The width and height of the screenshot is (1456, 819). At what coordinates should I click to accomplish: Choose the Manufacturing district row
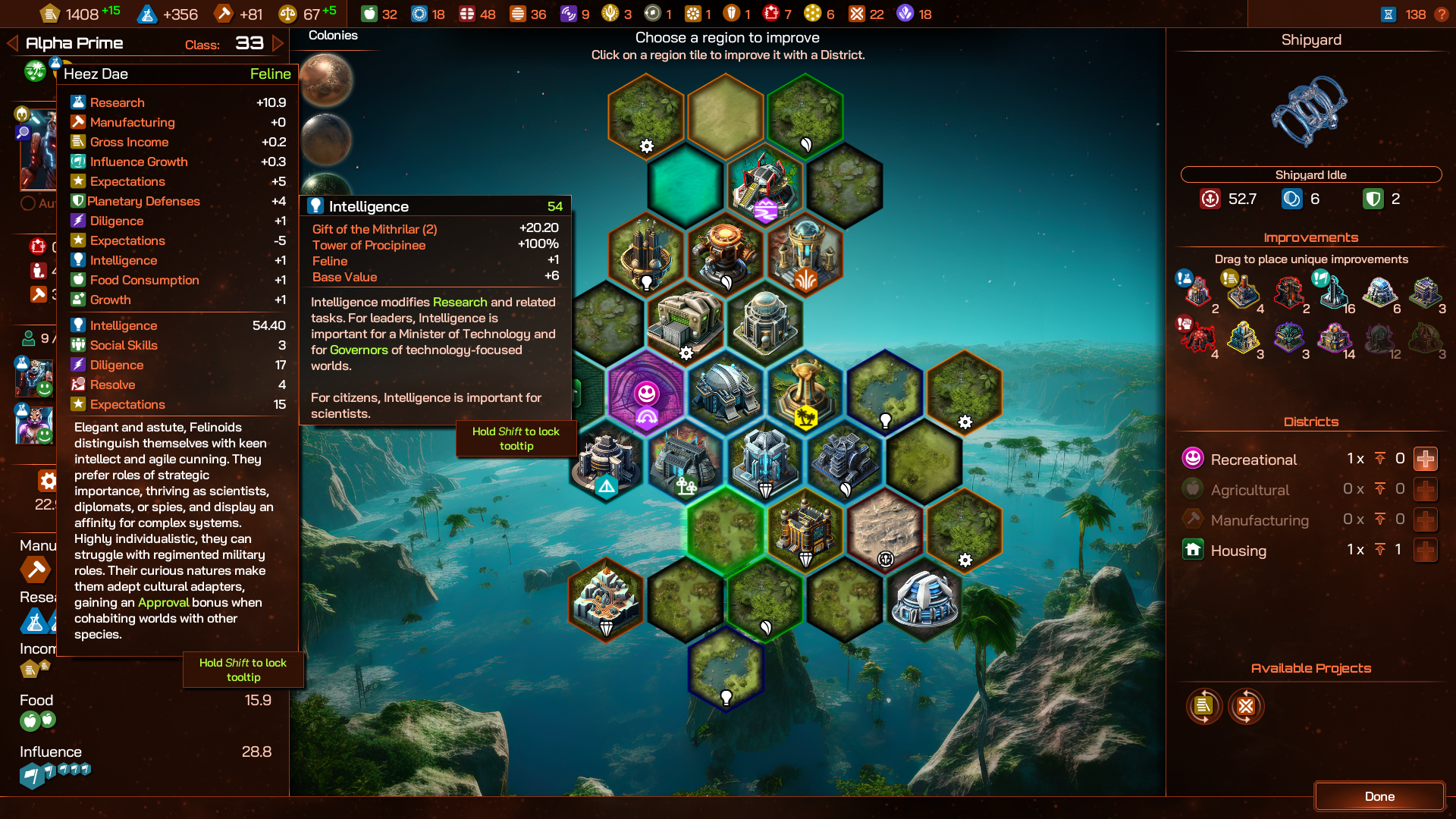click(x=1260, y=520)
